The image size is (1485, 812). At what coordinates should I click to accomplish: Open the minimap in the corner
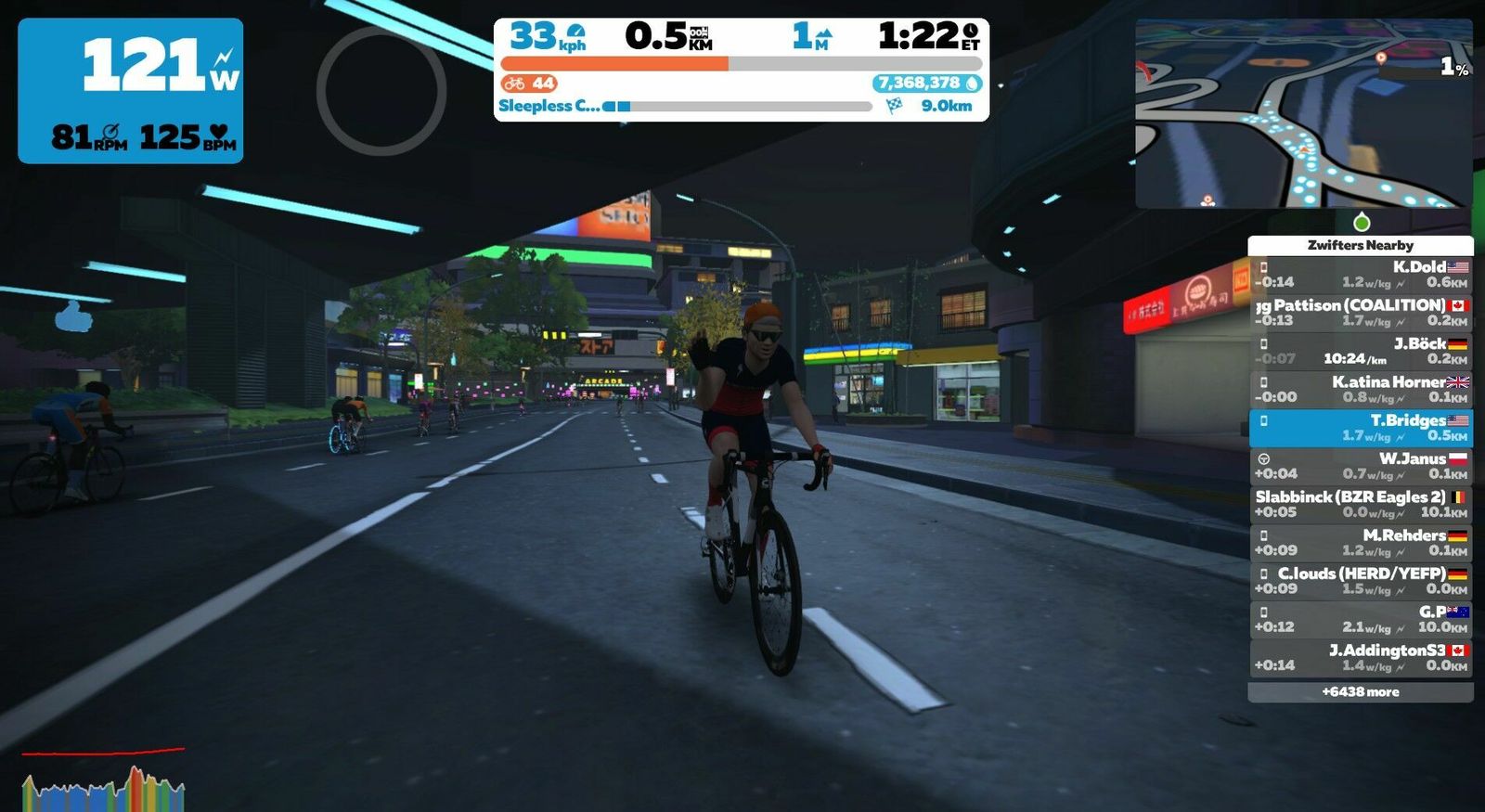[x=1303, y=113]
